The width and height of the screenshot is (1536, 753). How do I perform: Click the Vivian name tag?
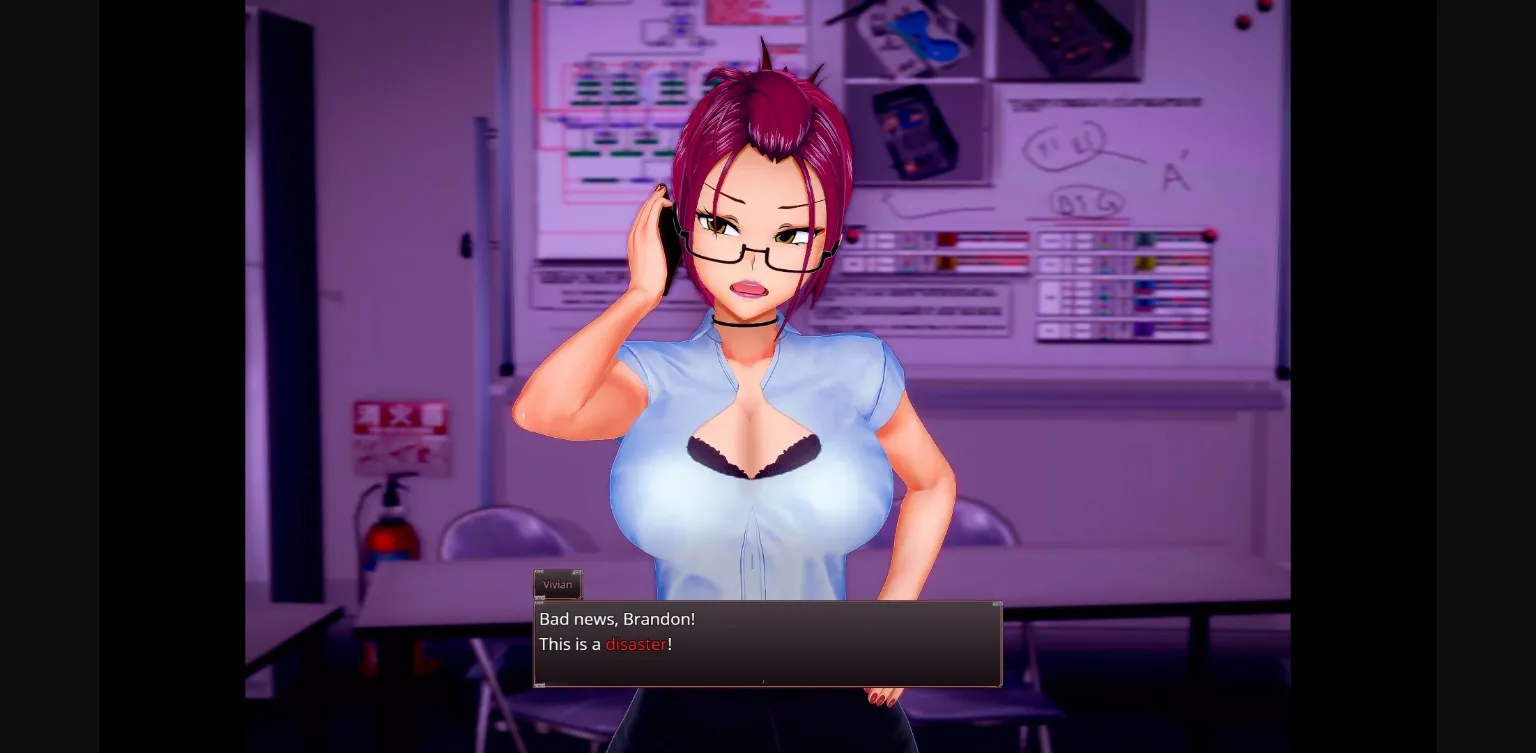[557, 585]
